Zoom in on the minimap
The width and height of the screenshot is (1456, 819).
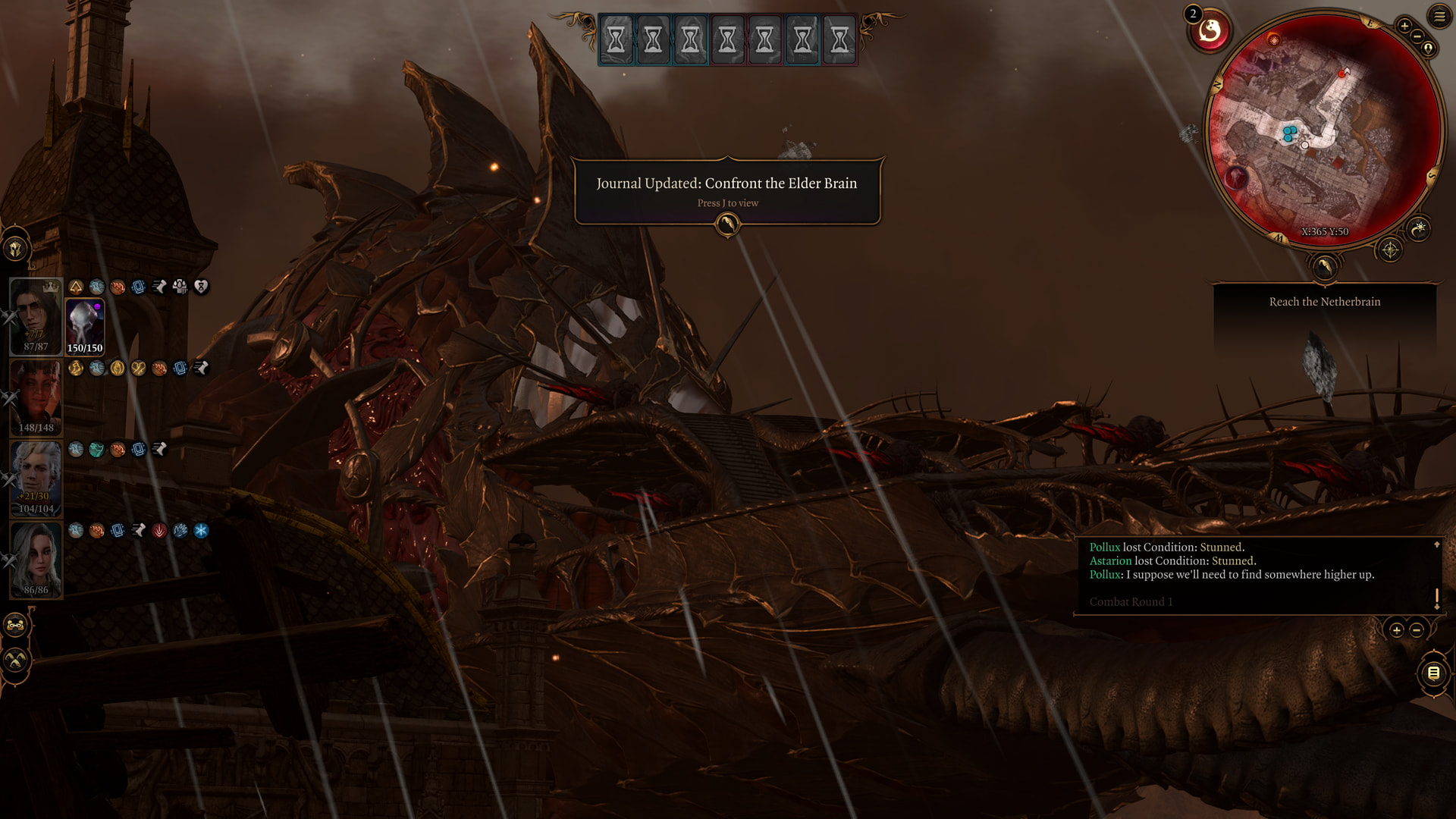tap(1404, 27)
